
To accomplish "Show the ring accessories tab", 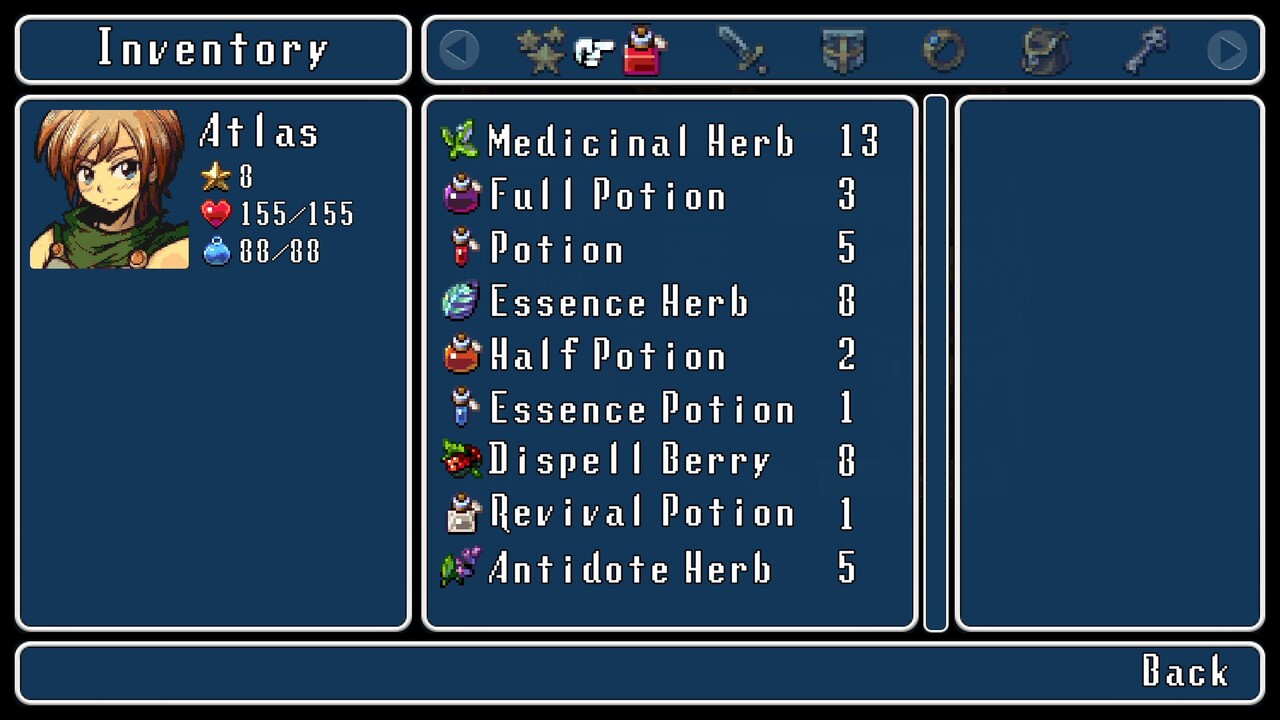I will pos(943,50).
